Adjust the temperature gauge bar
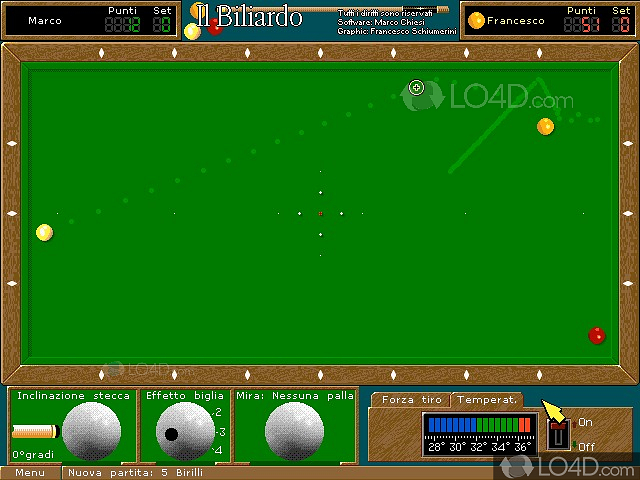640x480 pixels. pos(479,426)
